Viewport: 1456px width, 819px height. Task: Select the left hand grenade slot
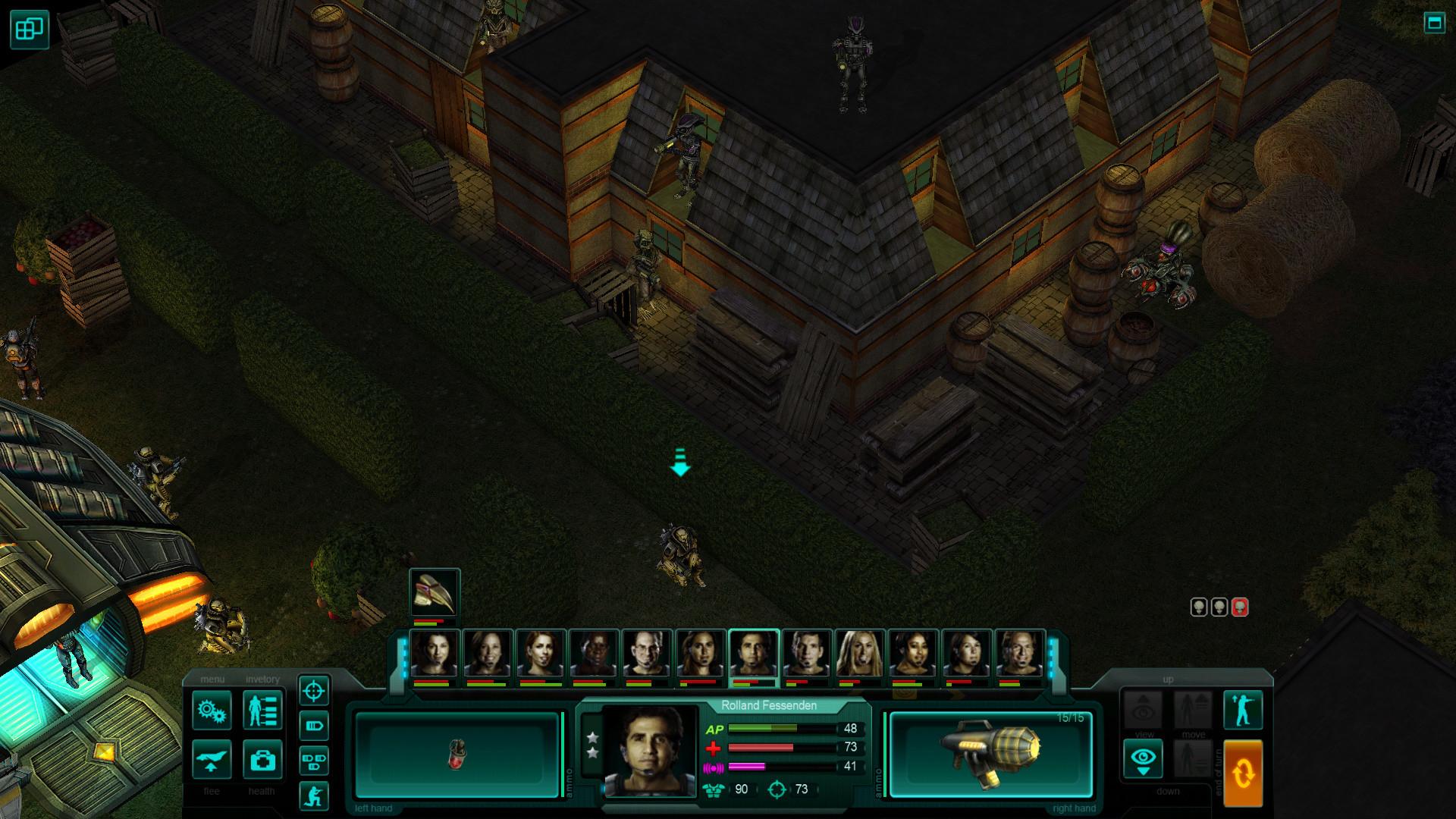[457, 755]
